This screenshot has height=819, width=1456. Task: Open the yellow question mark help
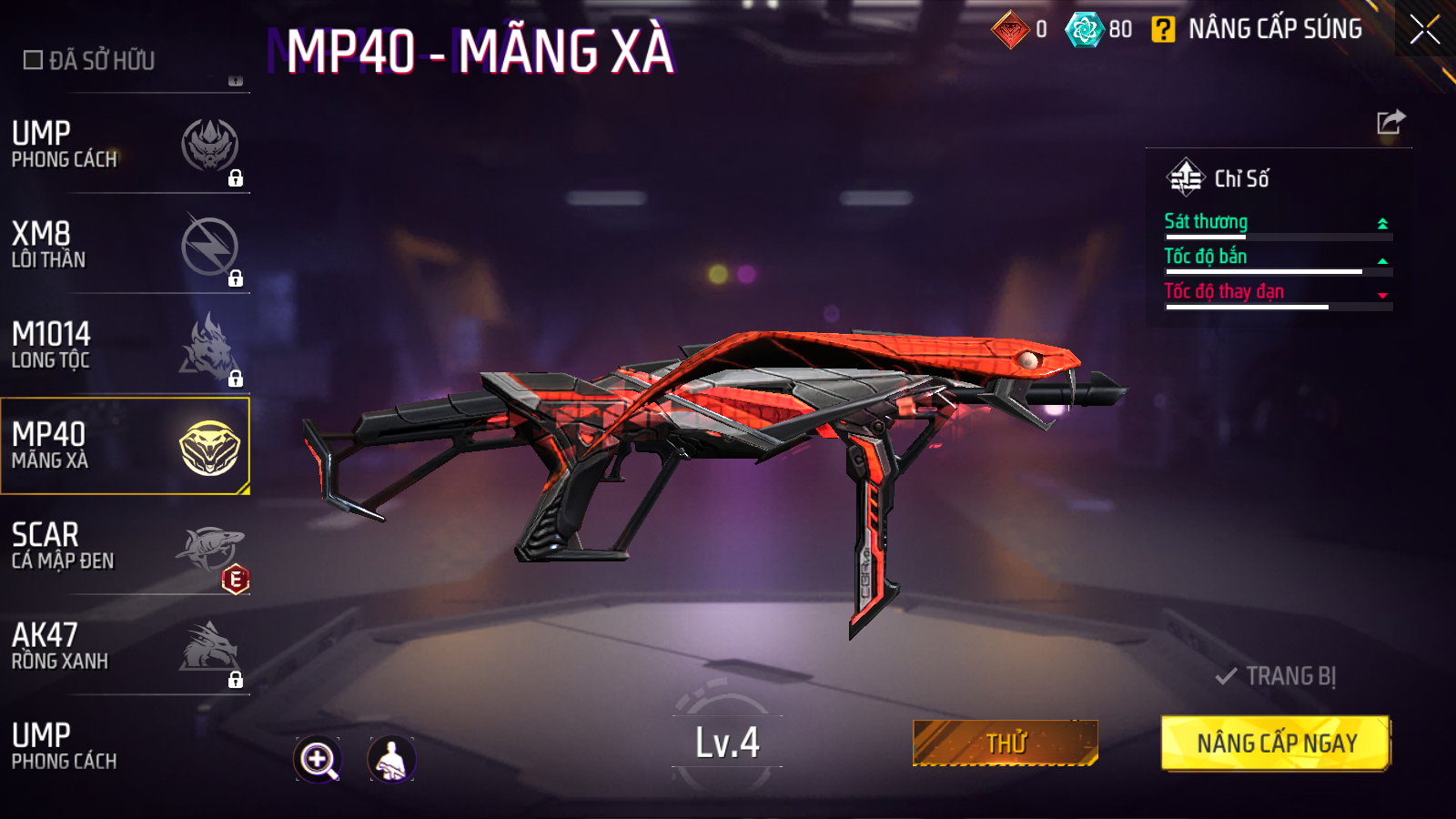(x=1162, y=30)
